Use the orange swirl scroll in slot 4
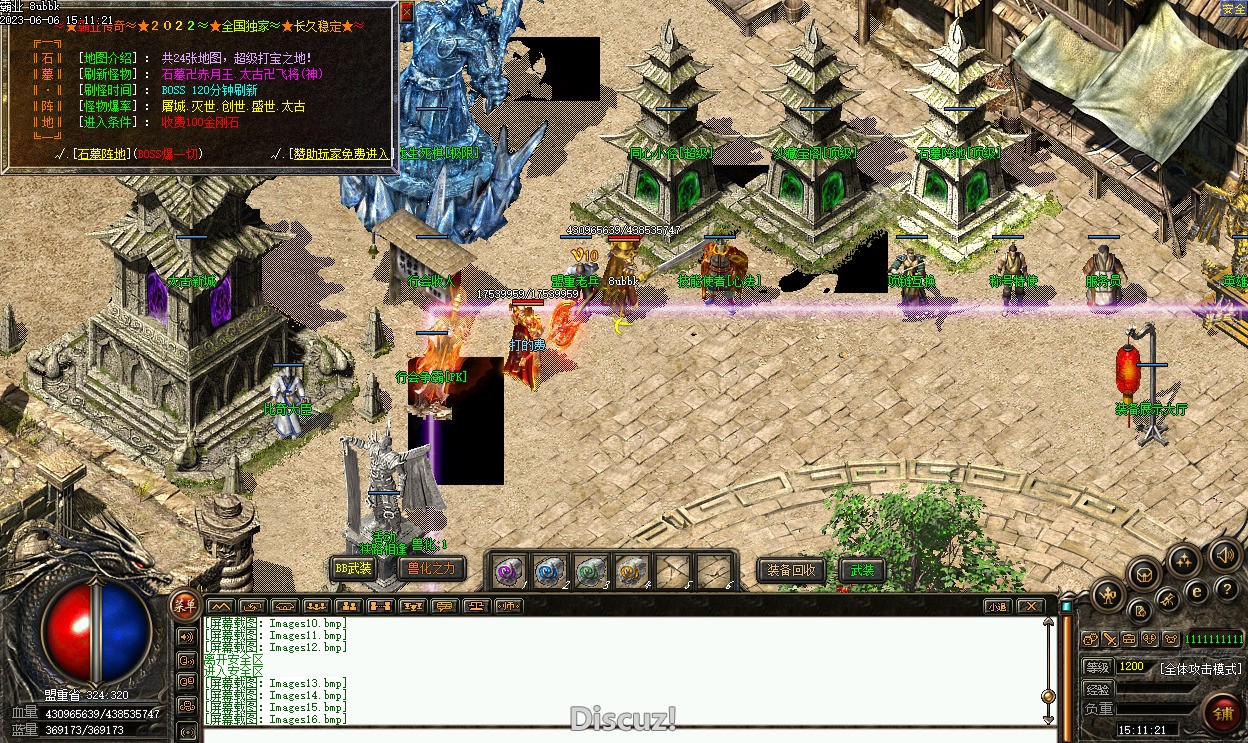The image size is (1248, 743). pos(632,571)
